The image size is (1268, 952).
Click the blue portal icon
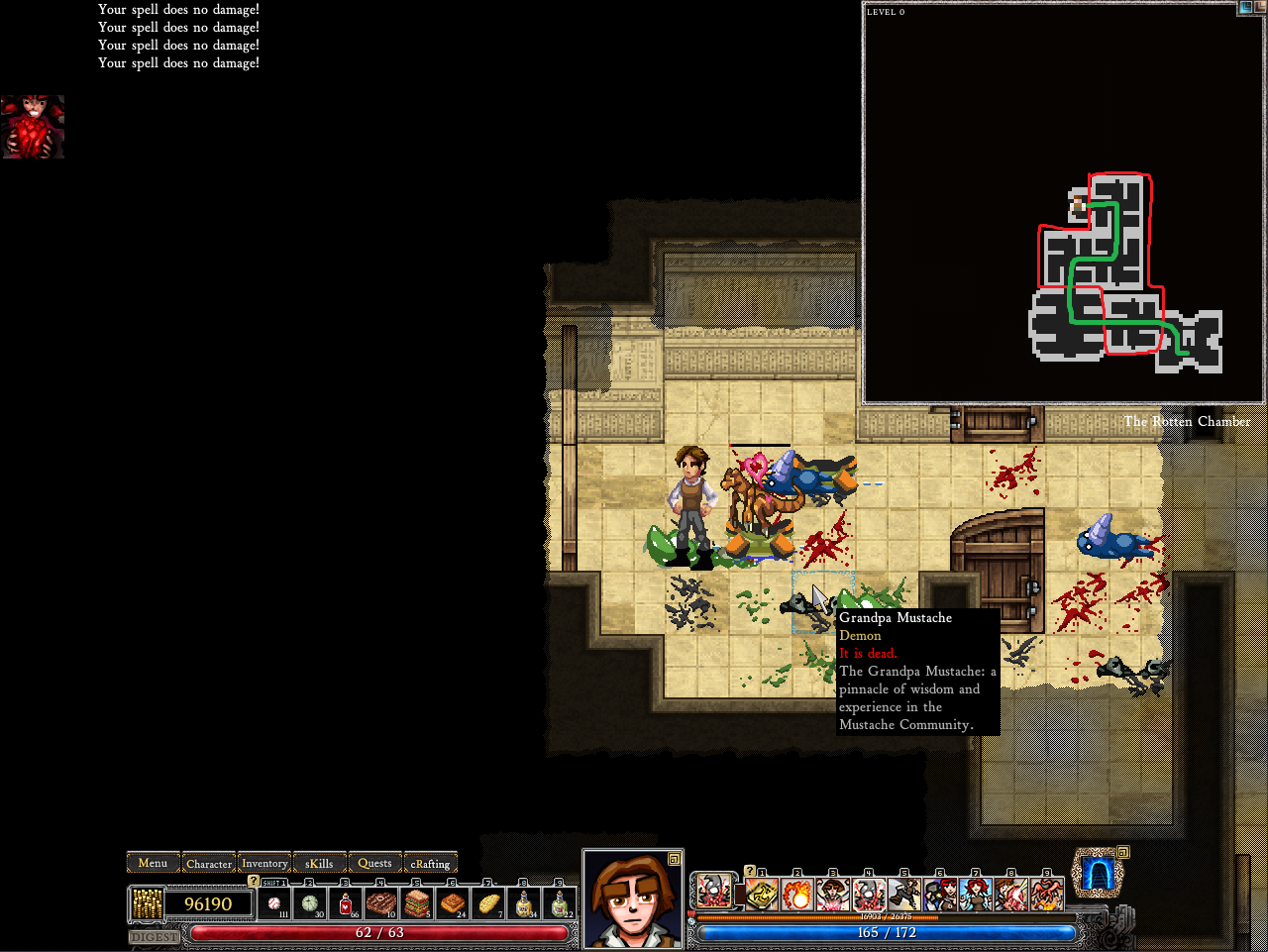(x=1097, y=874)
